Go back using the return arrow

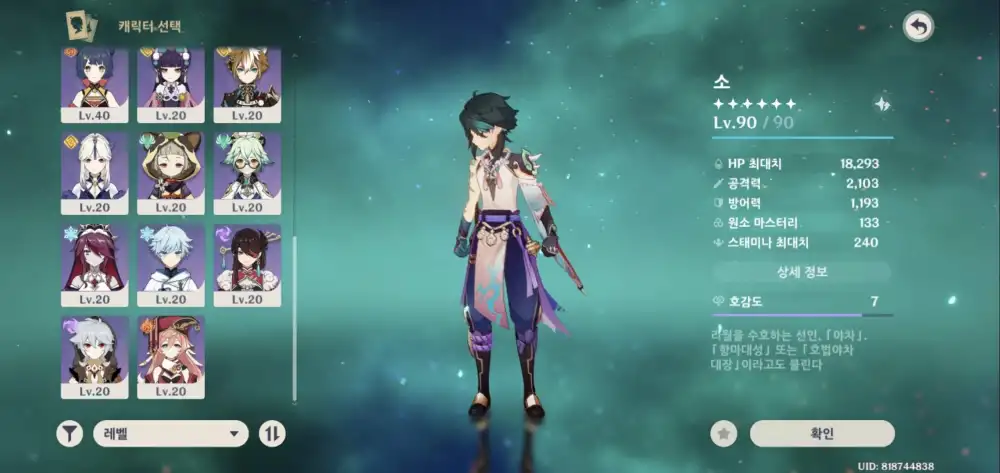[917, 27]
